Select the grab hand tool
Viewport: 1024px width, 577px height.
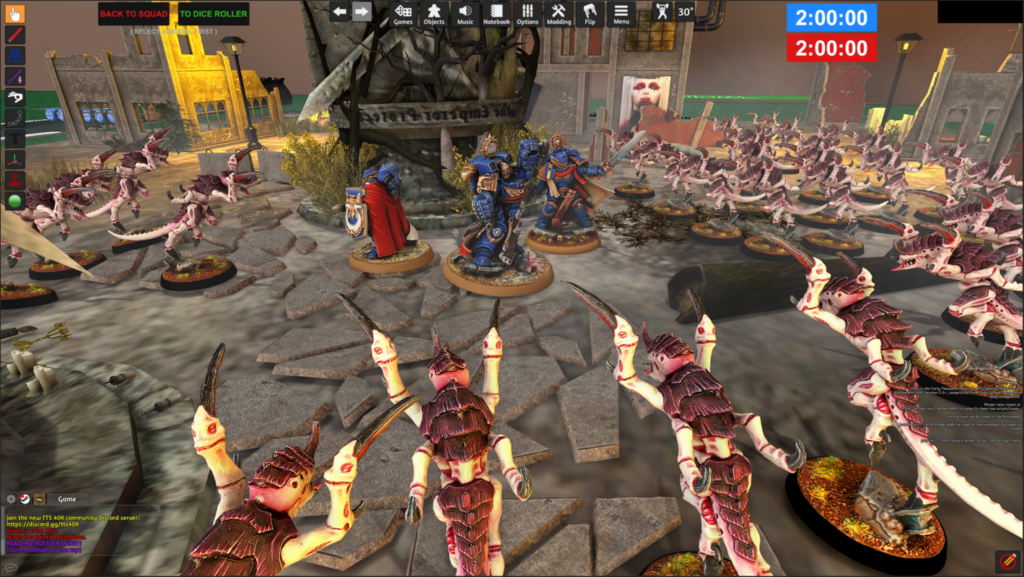pyautogui.click(x=15, y=14)
